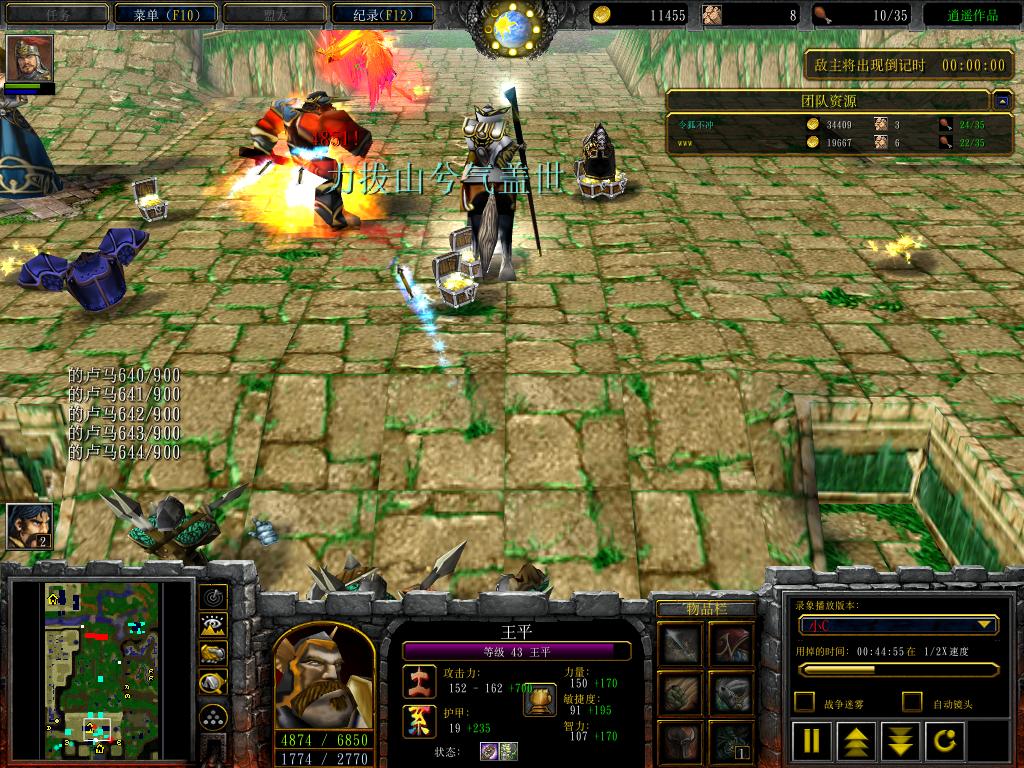
Task: Select the level 2 hero portrait icon
Action: pyautogui.click(x=29, y=525)
